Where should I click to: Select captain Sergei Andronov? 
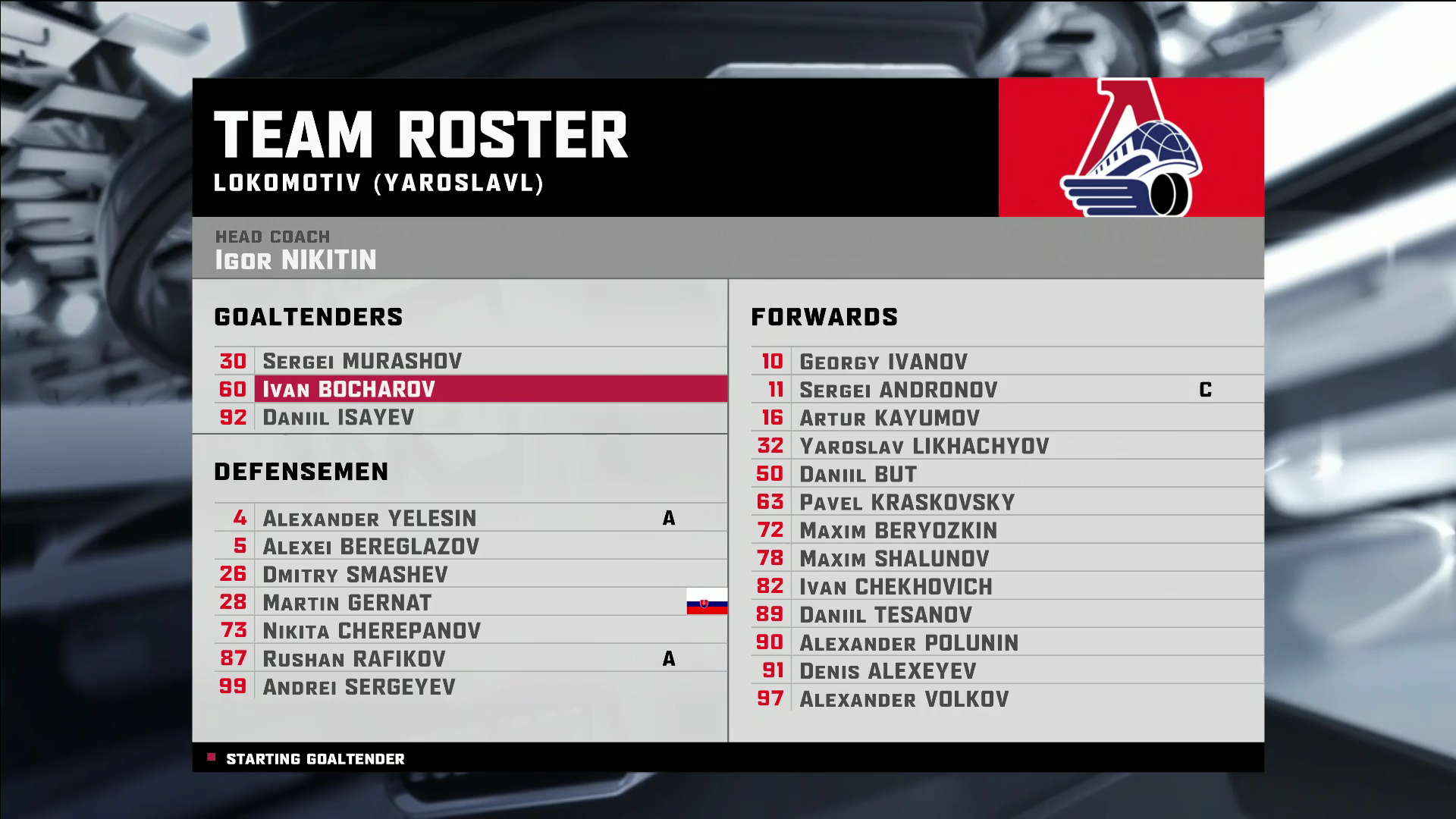point(898,390)
